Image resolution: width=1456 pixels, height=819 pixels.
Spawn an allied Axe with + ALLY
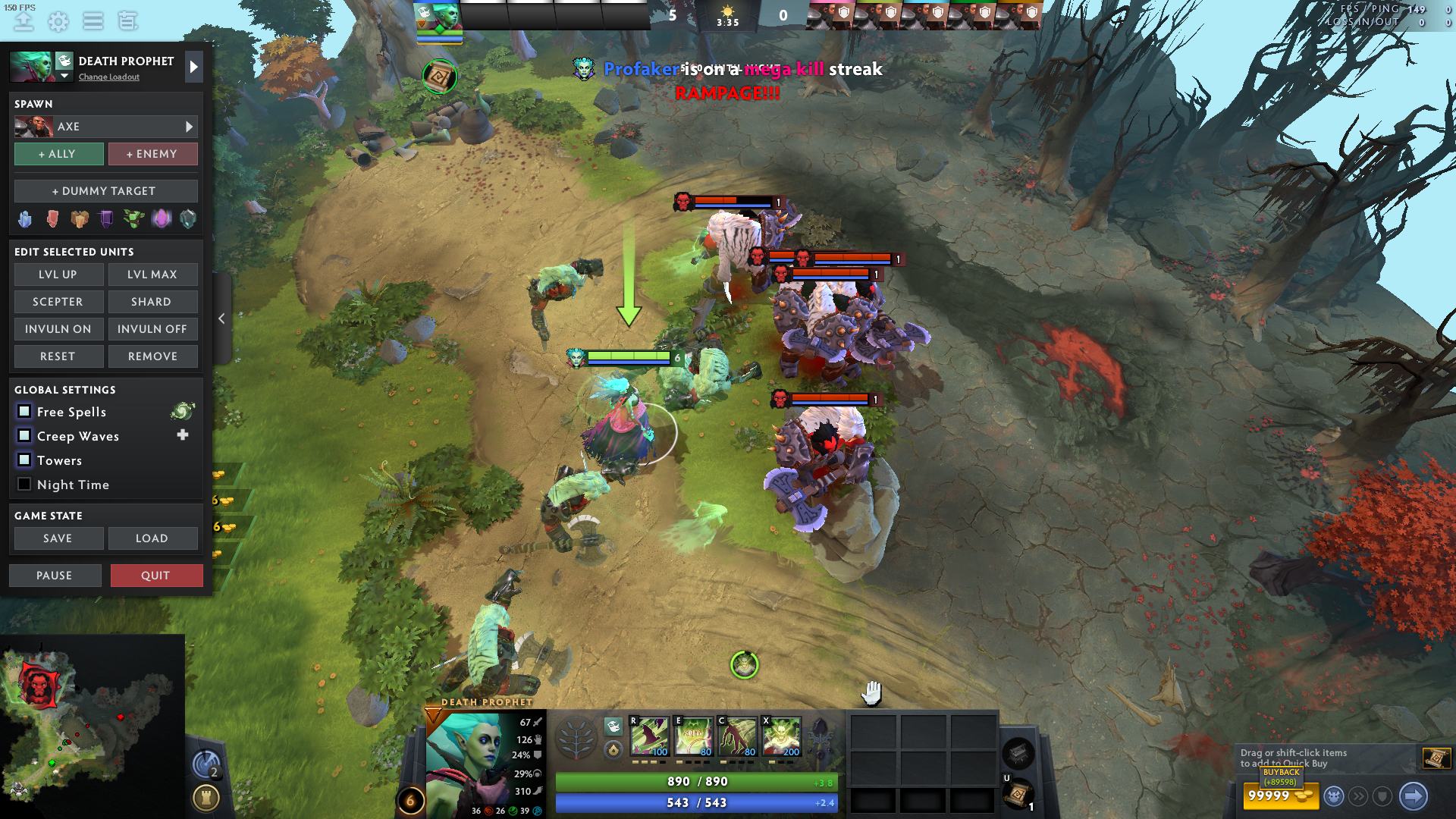[x=59, y=154]
